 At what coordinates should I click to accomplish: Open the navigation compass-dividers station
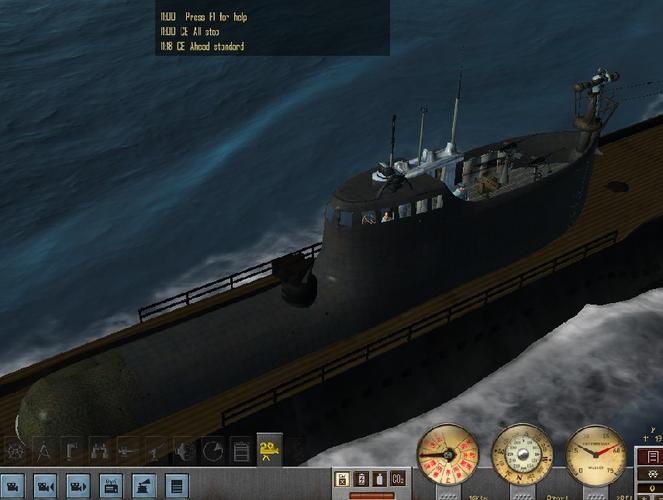tap(43, 451)
